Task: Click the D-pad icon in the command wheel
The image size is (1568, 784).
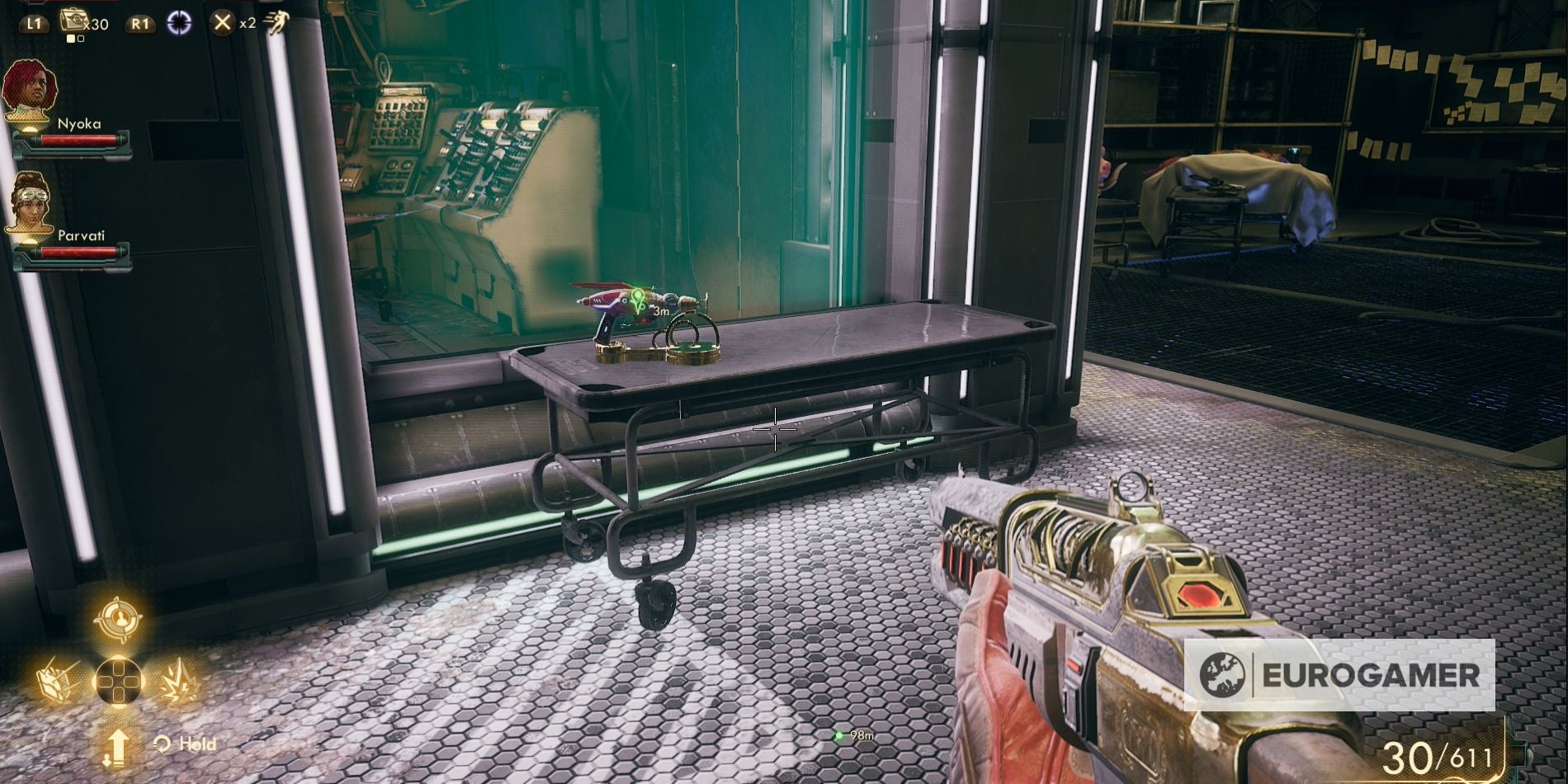Action: click(120, 681)
